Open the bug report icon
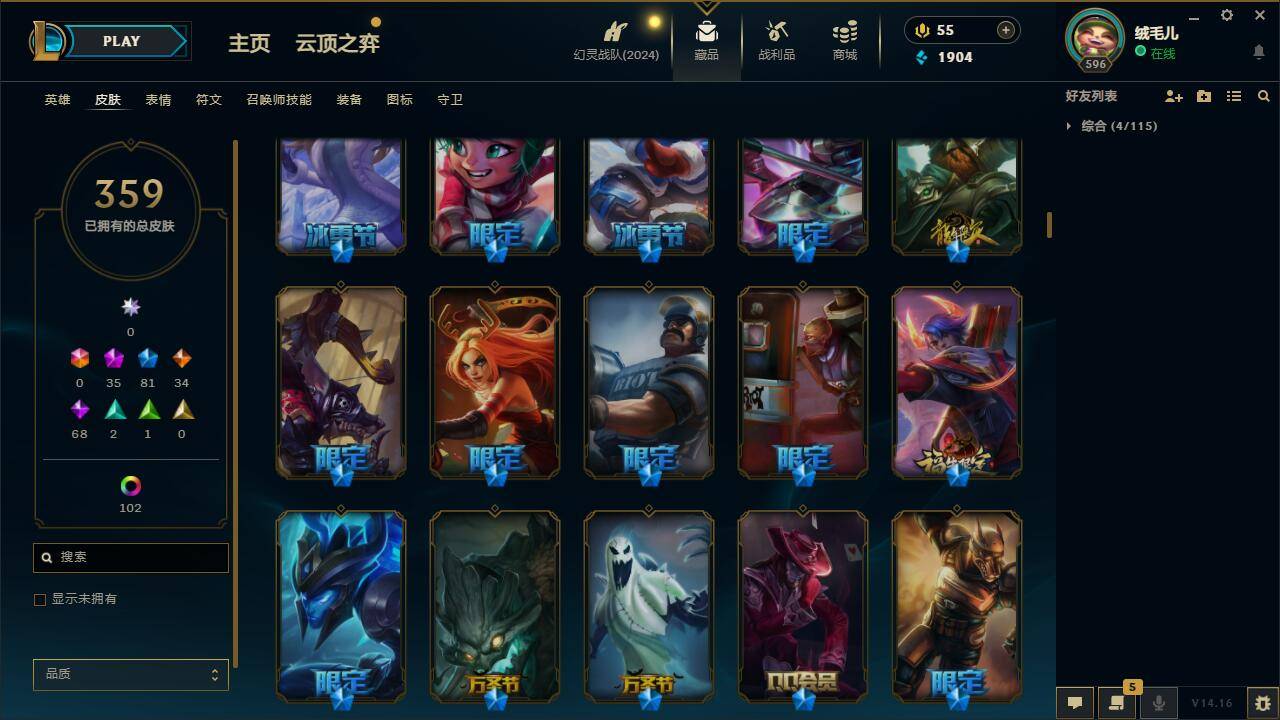 (1262, 702)
